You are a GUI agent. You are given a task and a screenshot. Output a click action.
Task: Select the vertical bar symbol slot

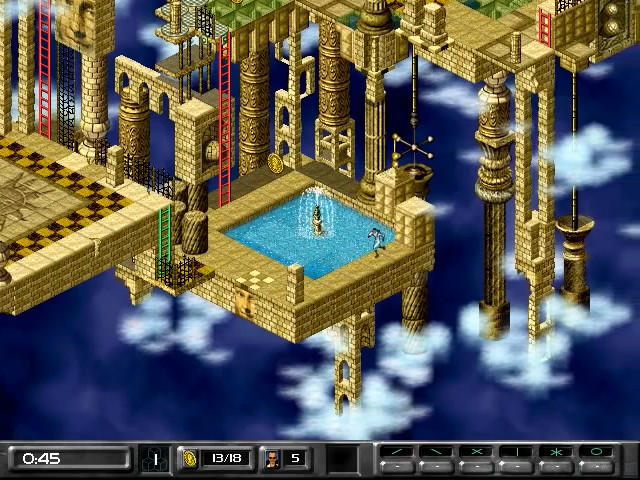pos(517,452)
